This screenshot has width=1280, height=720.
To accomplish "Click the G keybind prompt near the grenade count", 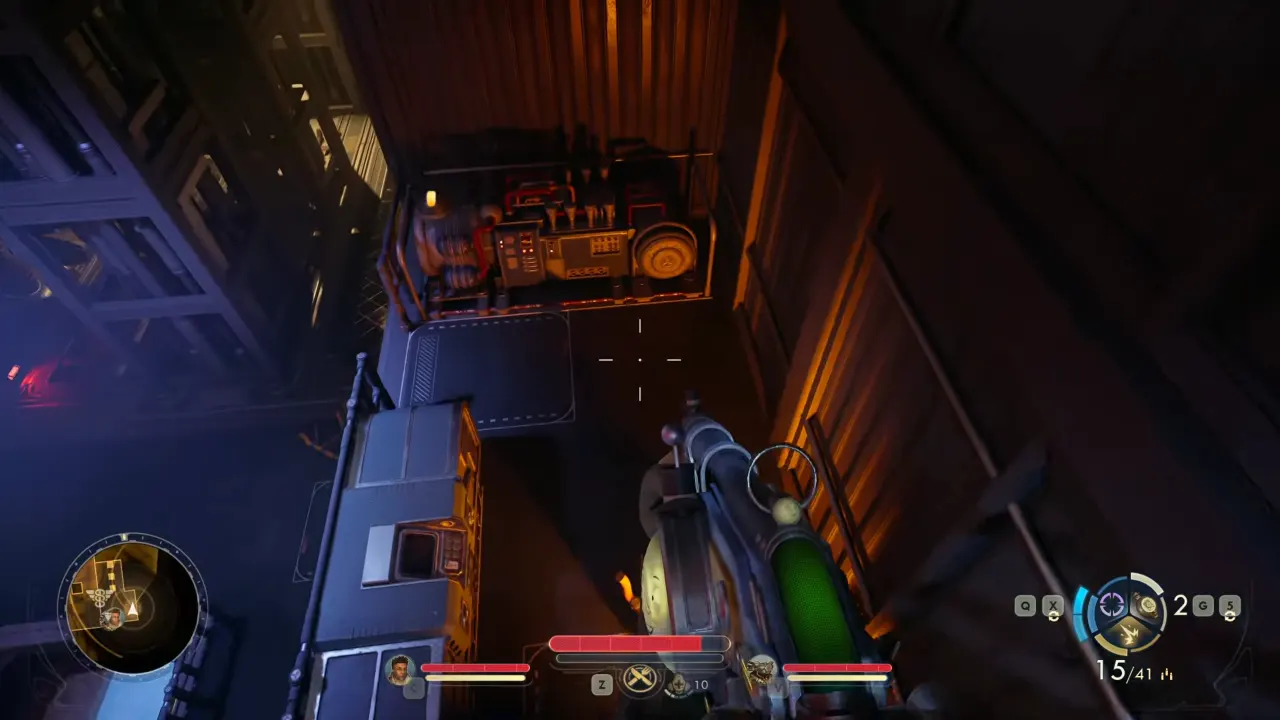I will click(1203, 605).
